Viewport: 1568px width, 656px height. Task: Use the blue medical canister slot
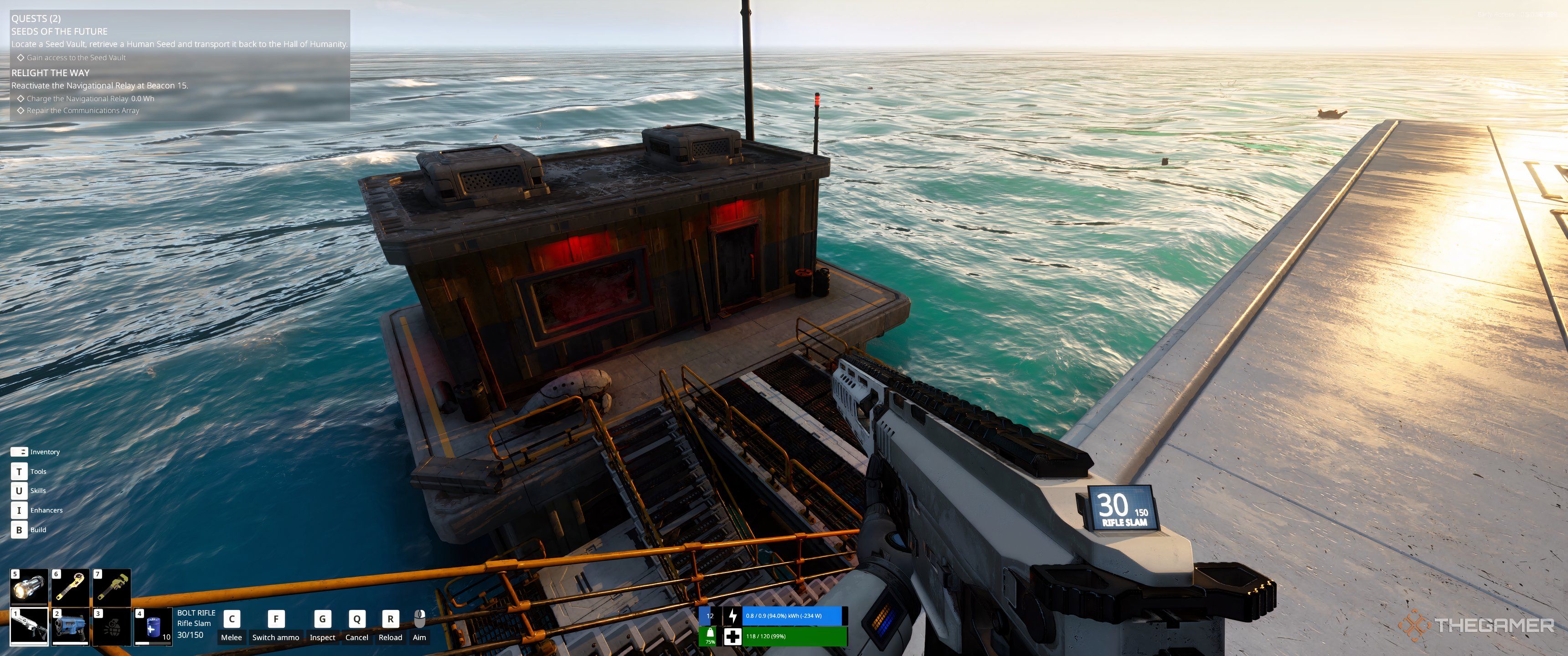pos(153,626)
